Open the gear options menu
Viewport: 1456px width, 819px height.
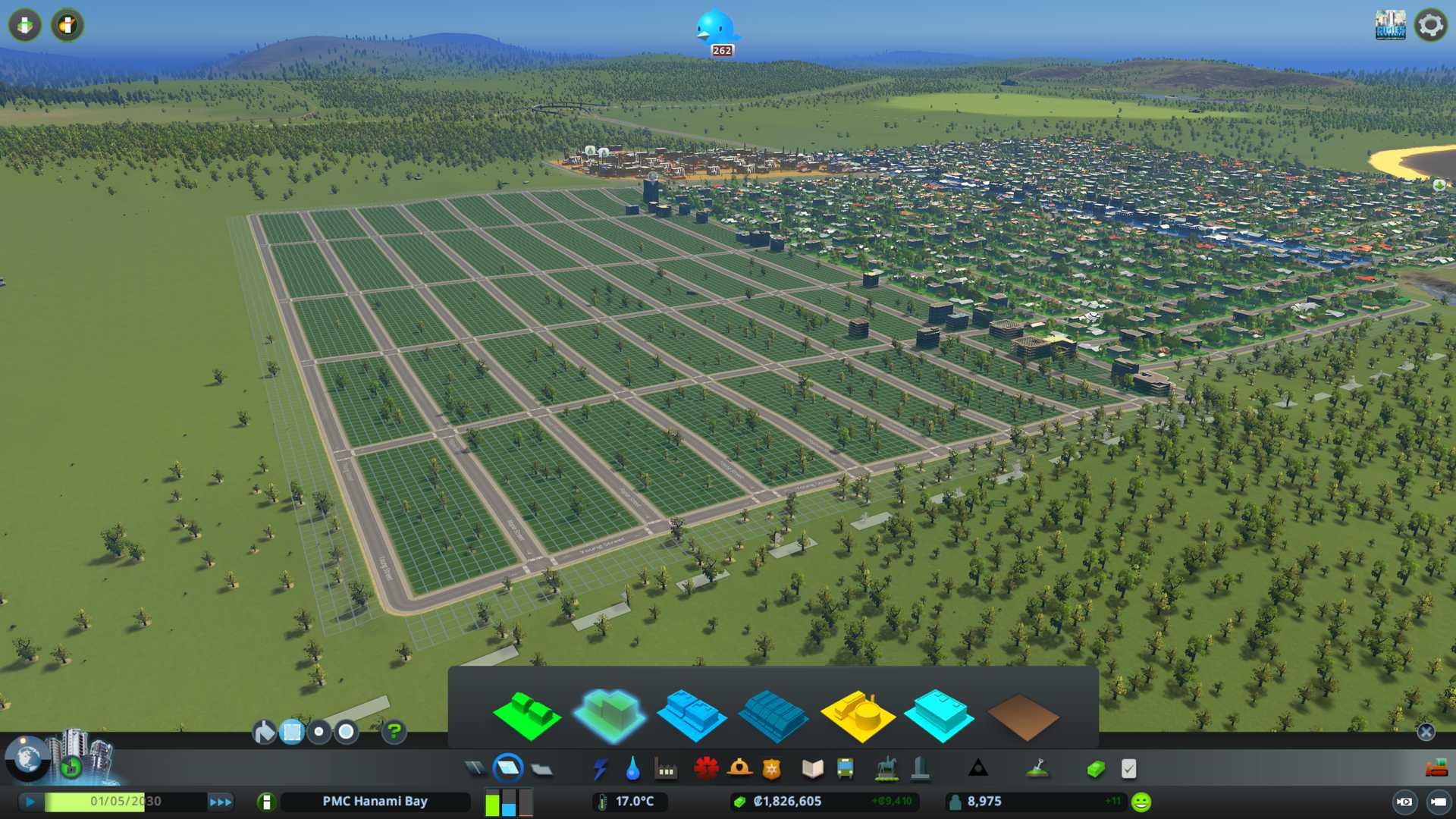click(x=1430, y=25)
